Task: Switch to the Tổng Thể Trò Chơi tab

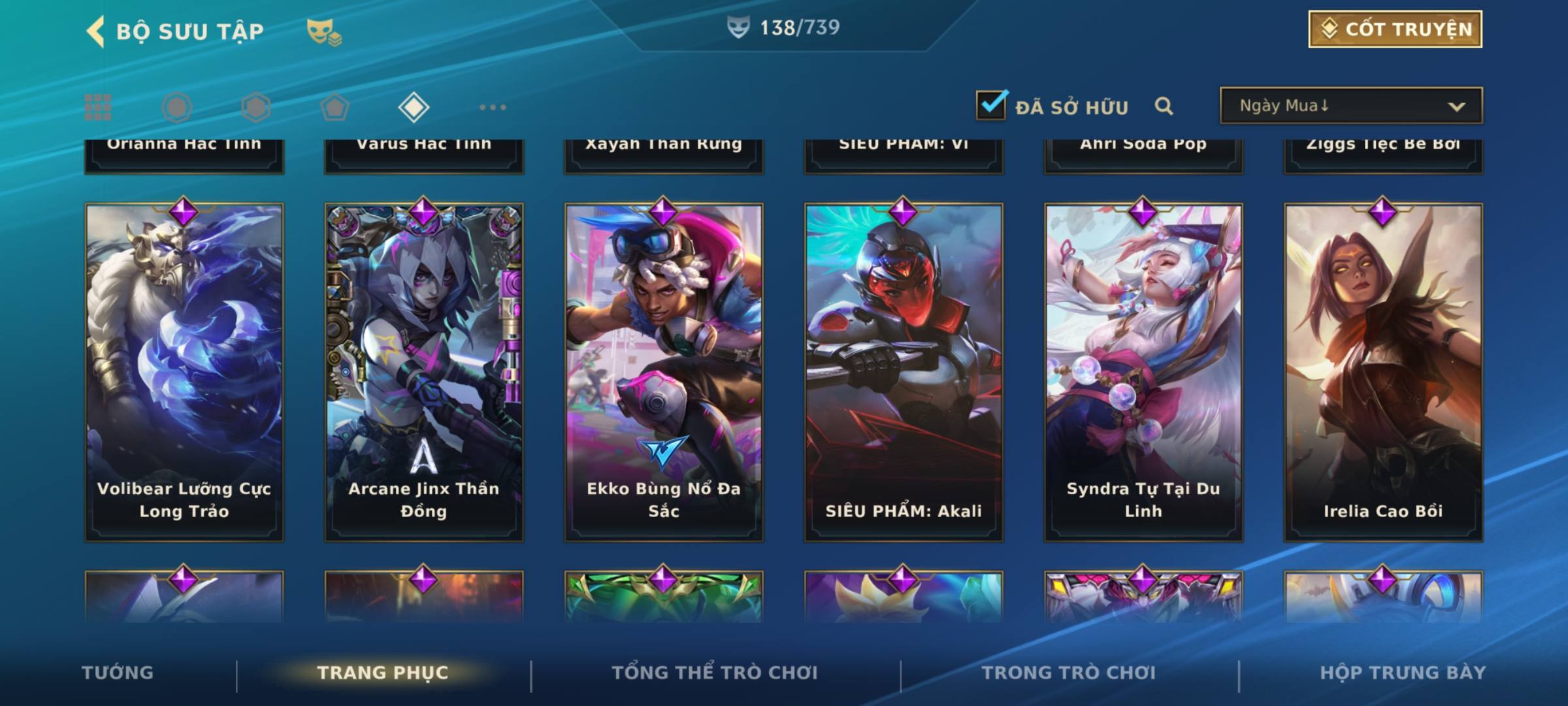Action: point(715,673)
